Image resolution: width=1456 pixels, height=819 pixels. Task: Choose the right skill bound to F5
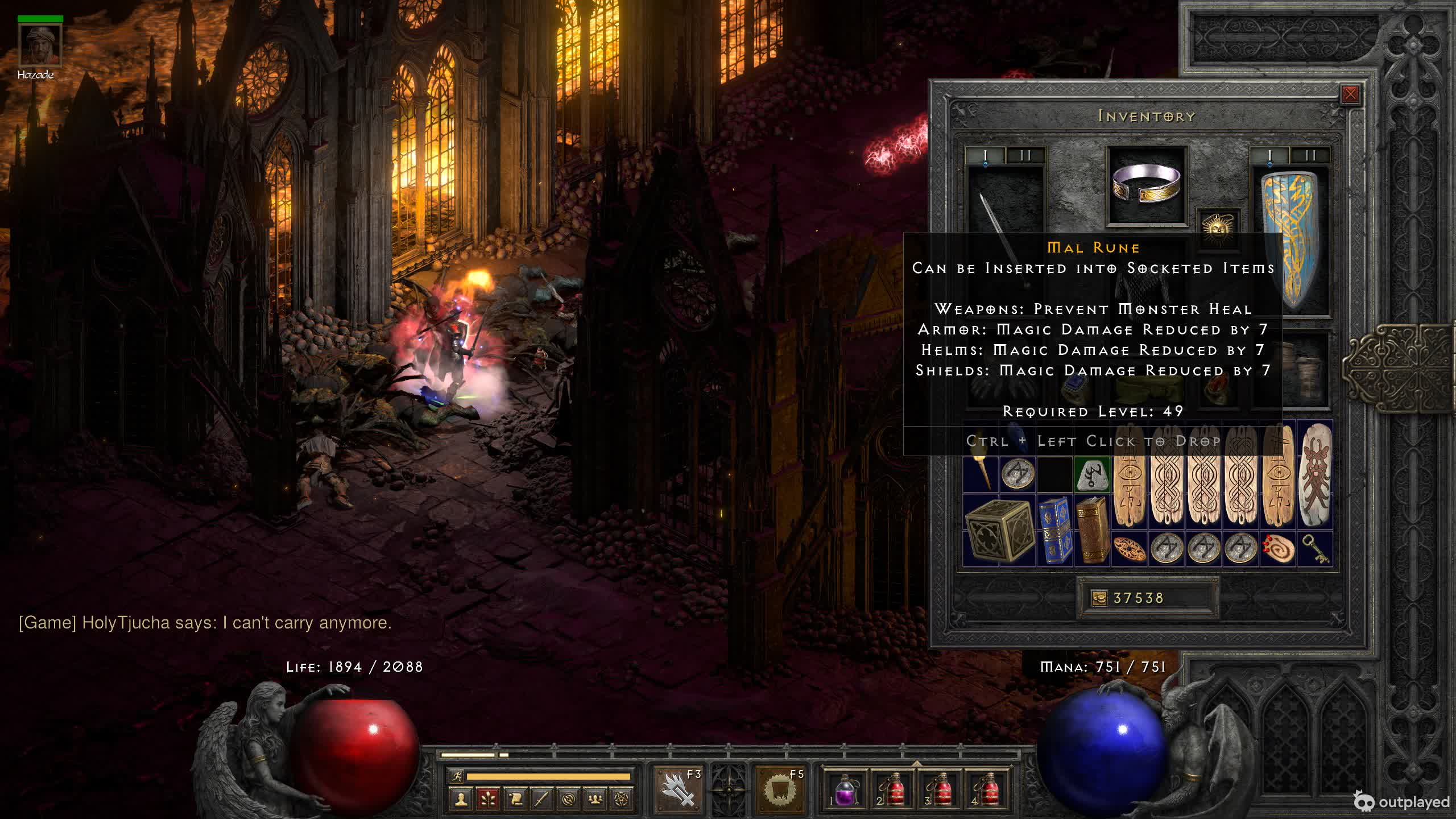point(780,789)
